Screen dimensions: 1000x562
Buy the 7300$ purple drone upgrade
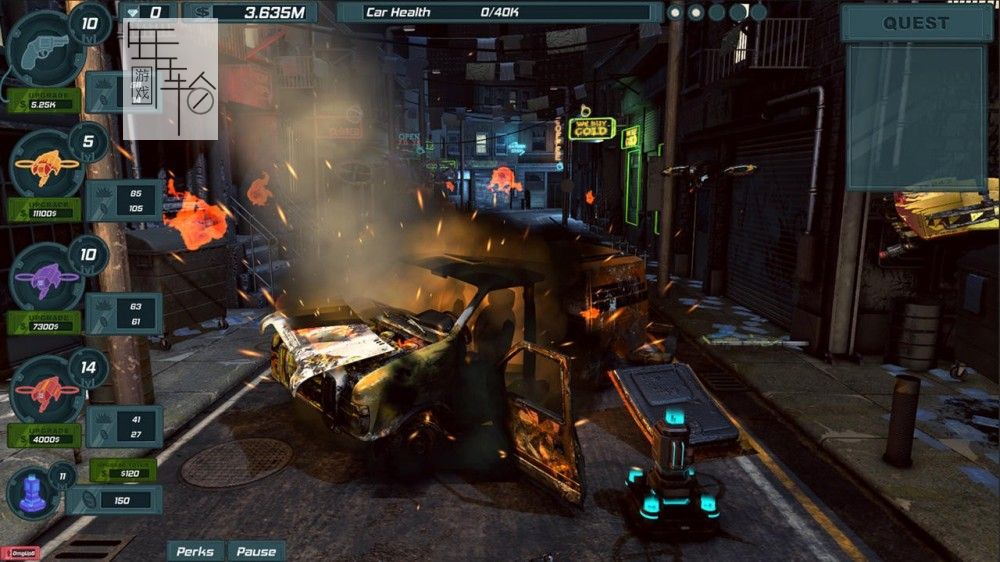(44, 323)
